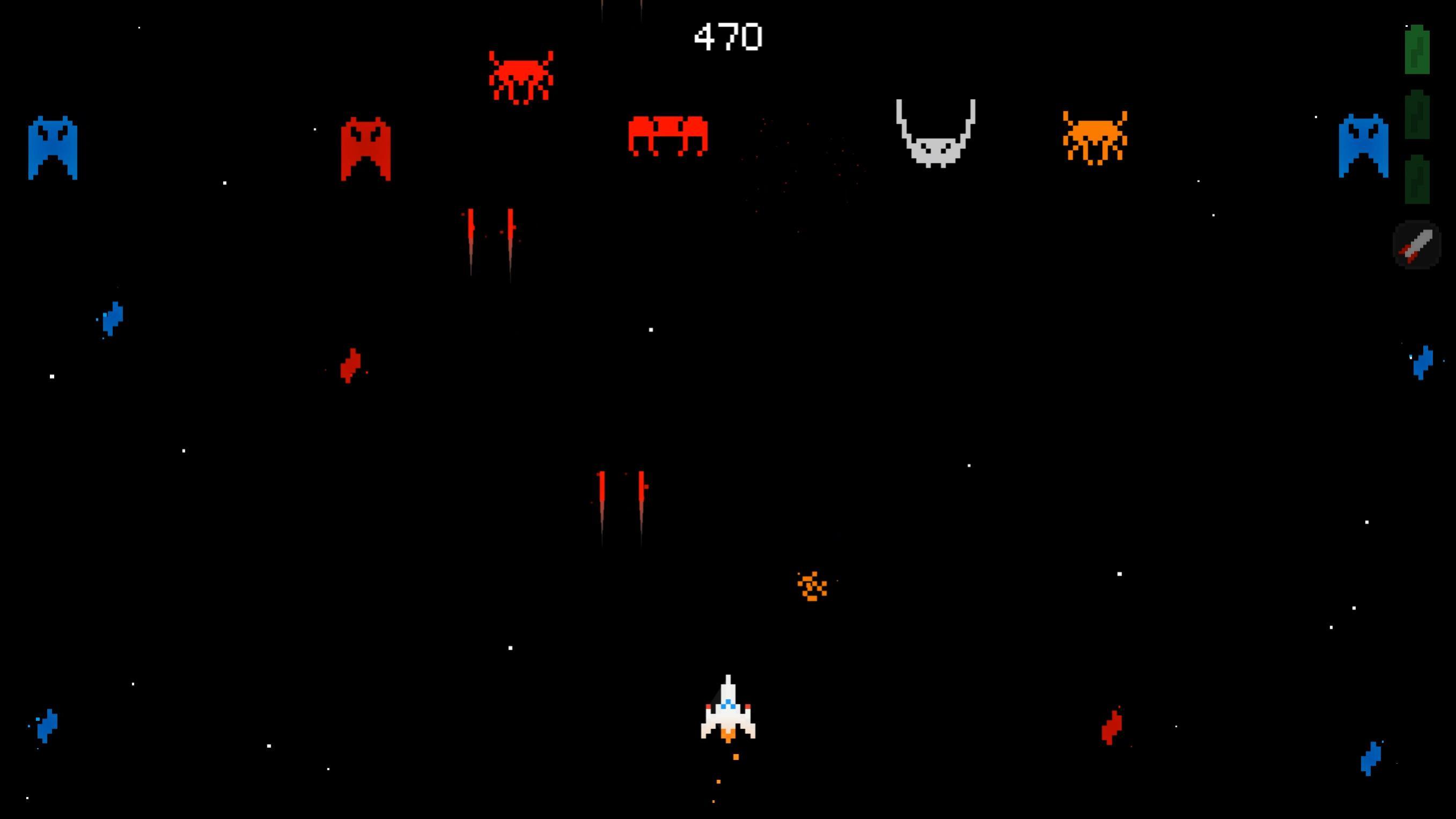Click the red ghost enemy sprite

365,147
